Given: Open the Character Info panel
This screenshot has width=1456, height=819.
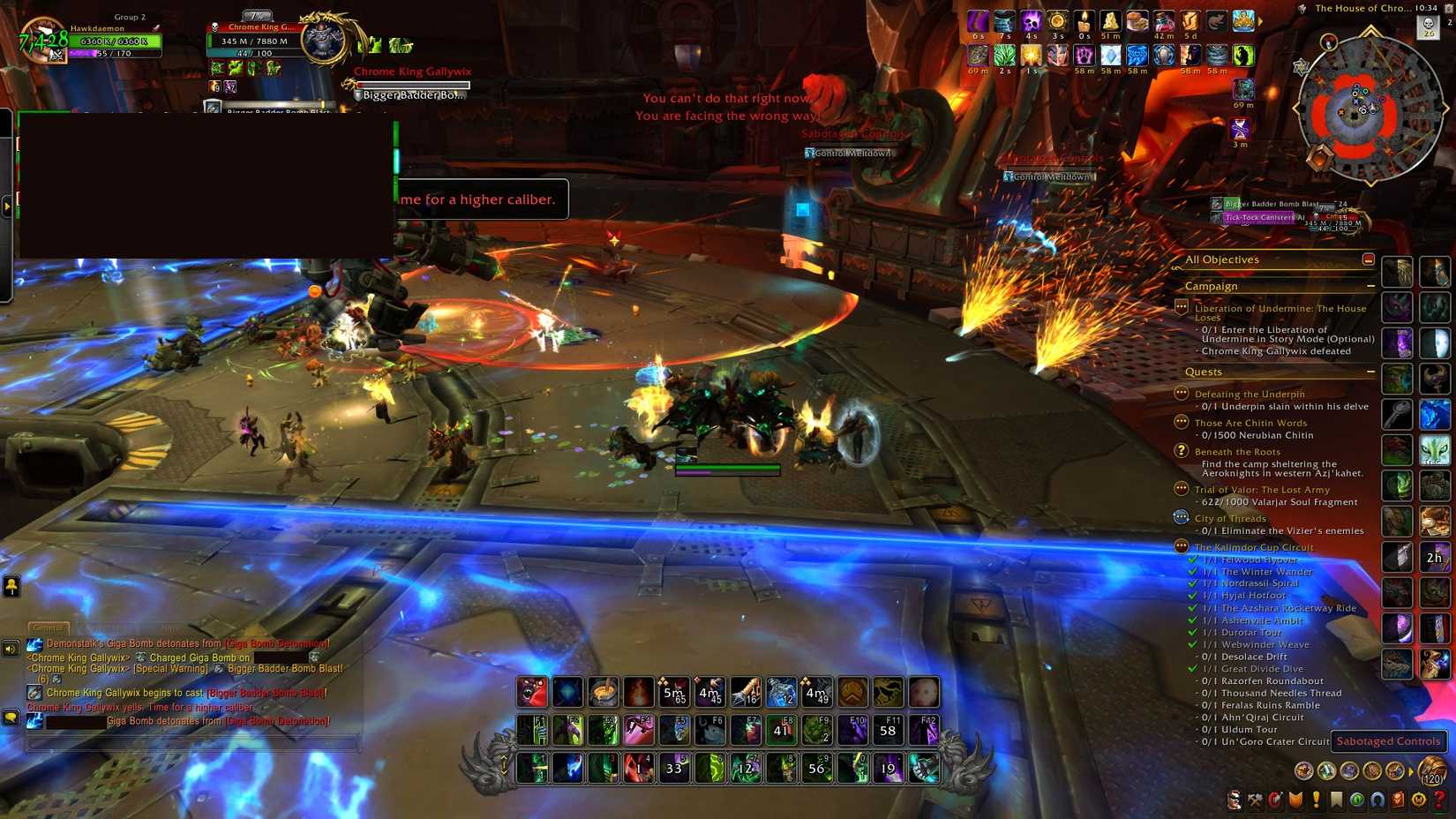Looking at the screenshot, I should click(1234, 801).
